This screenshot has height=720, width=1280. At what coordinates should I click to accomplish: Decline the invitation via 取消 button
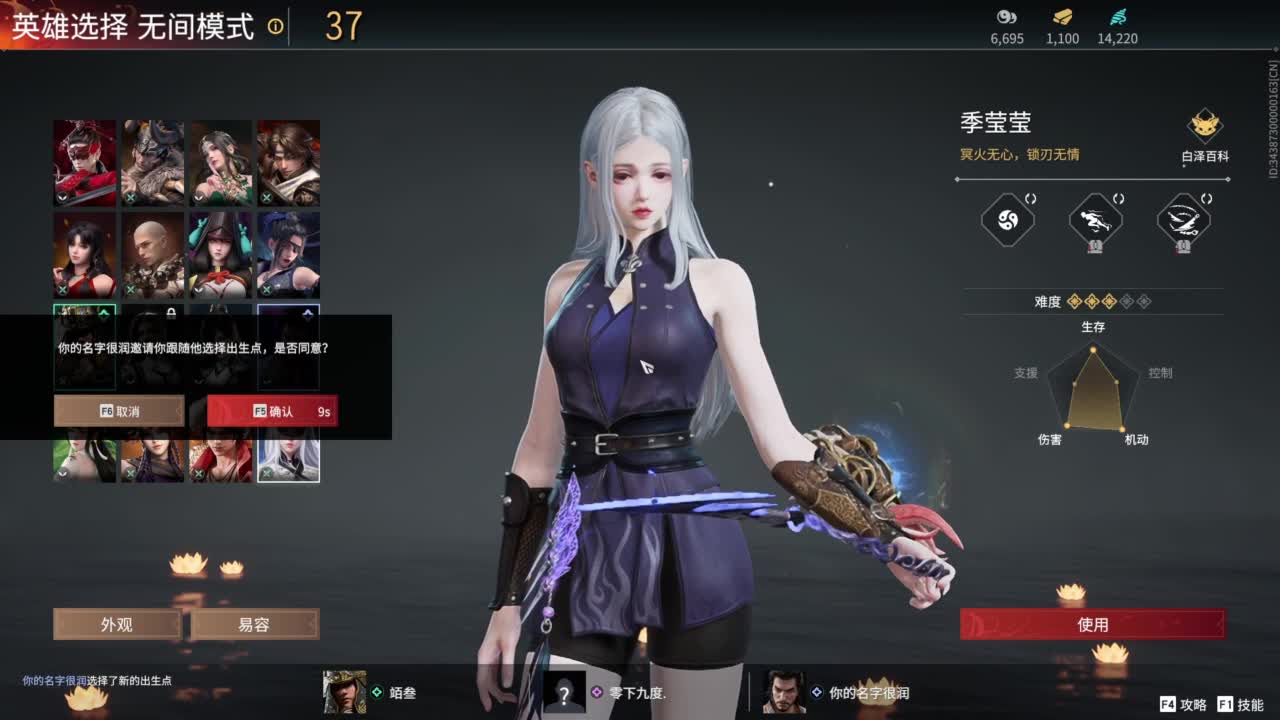119,410
